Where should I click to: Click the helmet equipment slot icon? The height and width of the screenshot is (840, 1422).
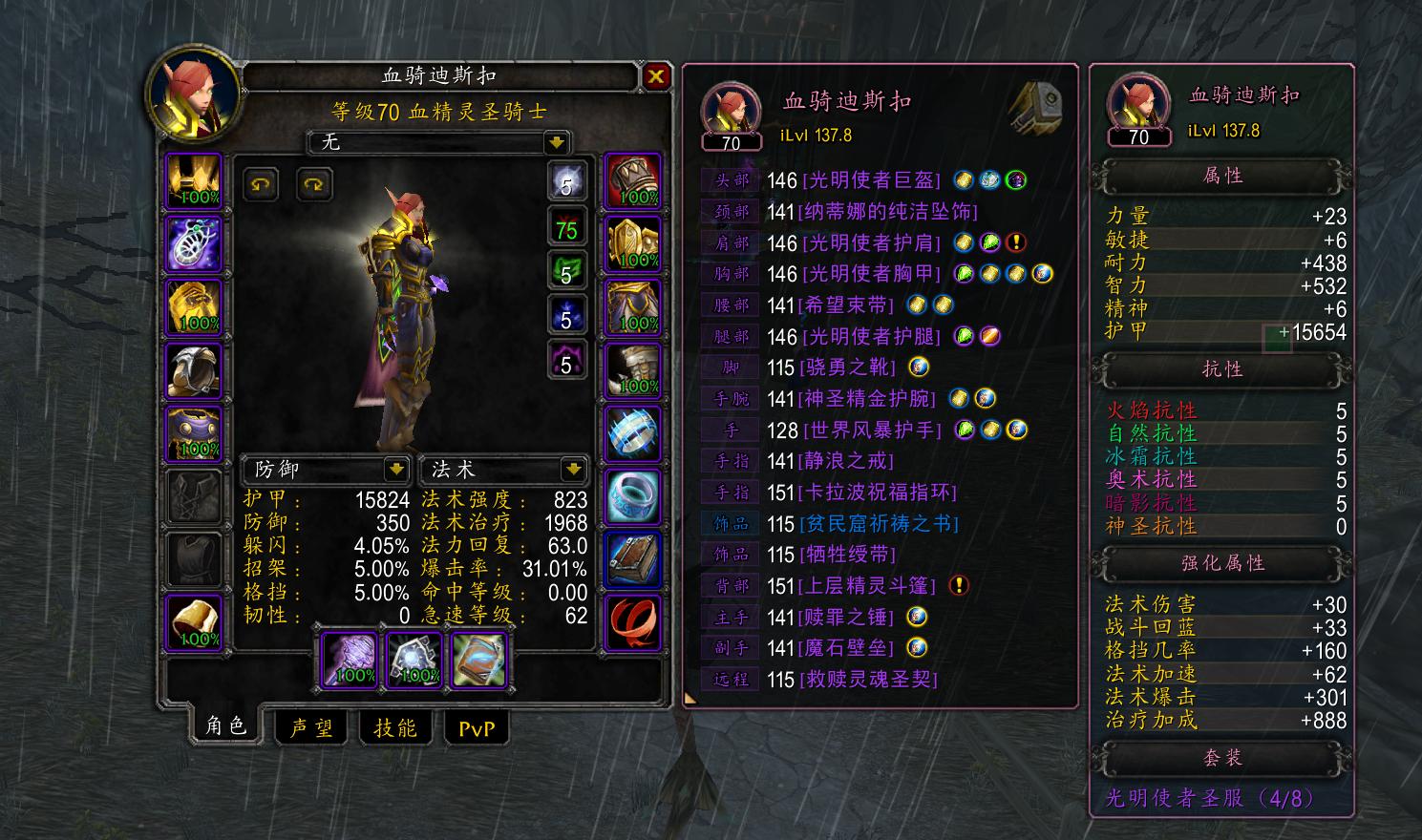[x=194, y=183]
